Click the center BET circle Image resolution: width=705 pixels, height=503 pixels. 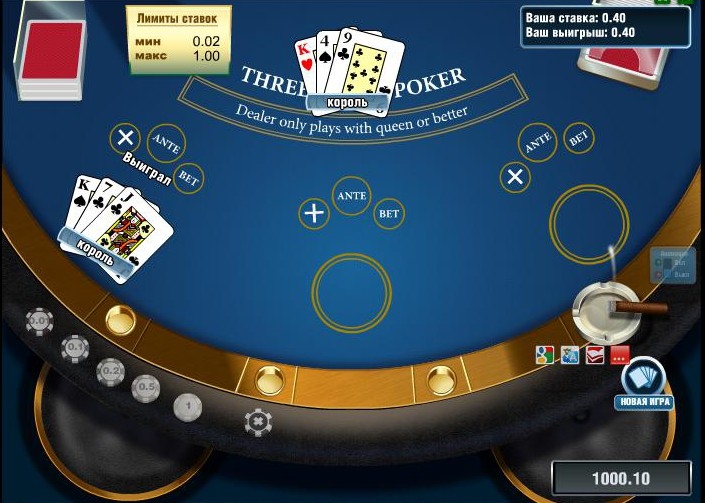tap(389, 213)
